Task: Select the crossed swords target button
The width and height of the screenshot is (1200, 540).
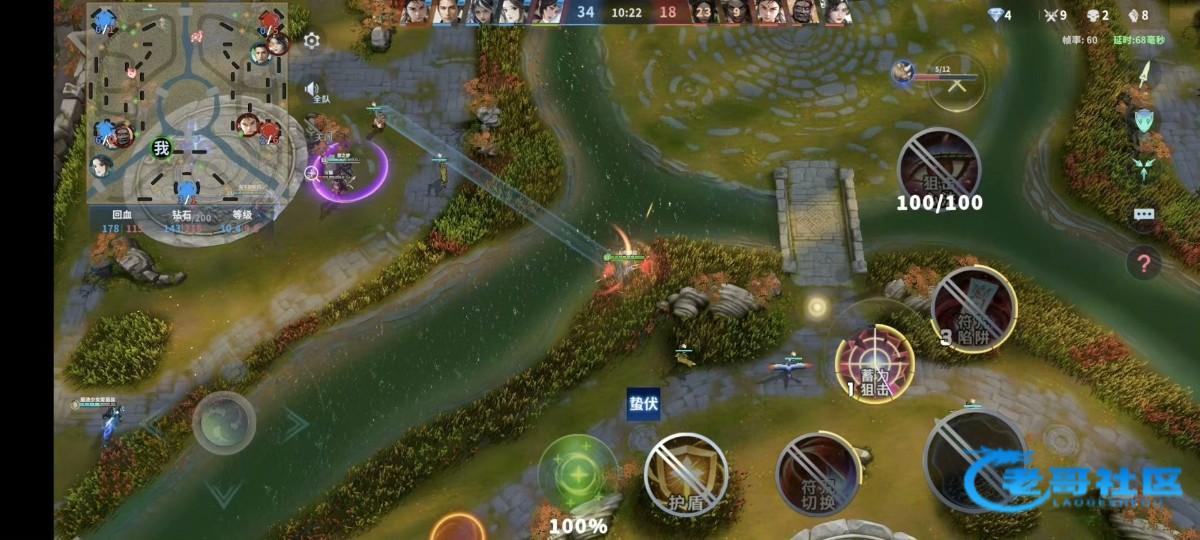Action: pyautogui.click(x=957, y=84)
